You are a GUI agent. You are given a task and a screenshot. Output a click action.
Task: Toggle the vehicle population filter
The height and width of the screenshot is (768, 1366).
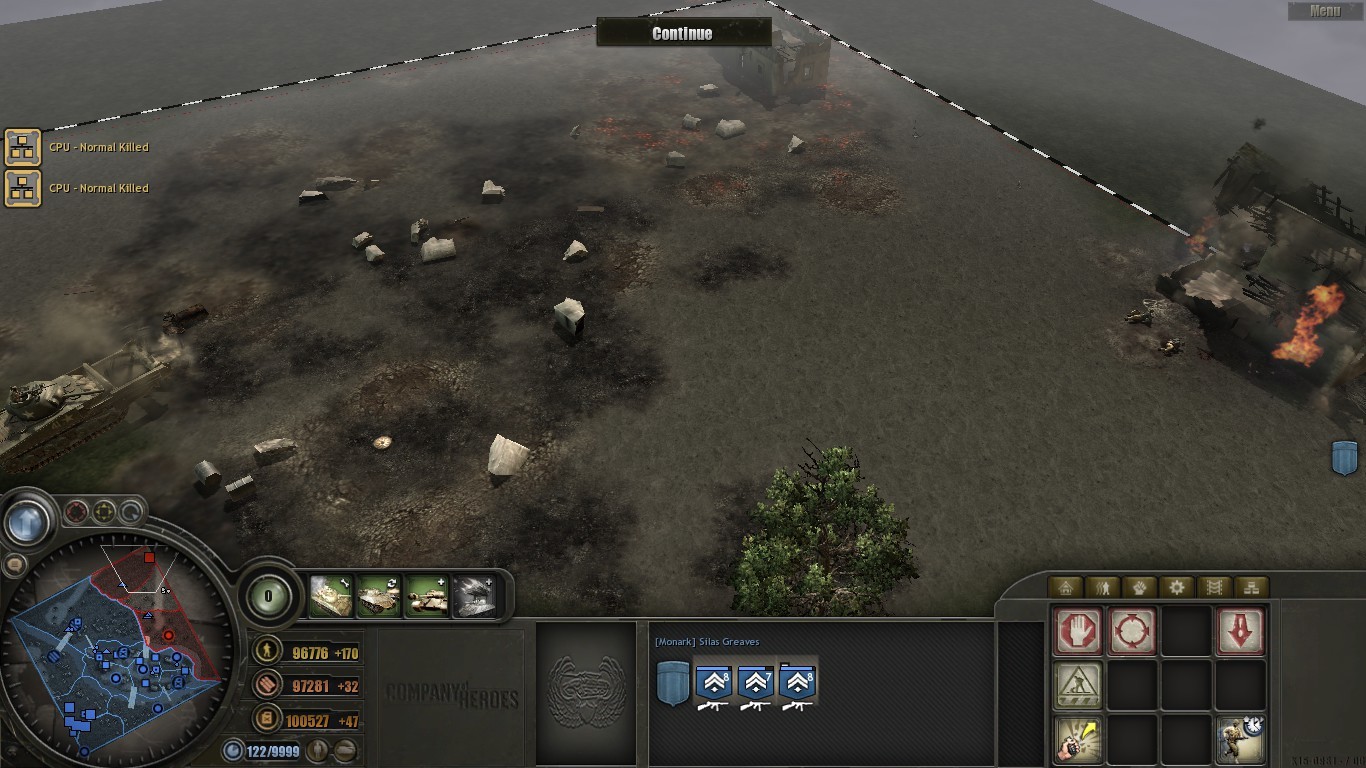345,749
